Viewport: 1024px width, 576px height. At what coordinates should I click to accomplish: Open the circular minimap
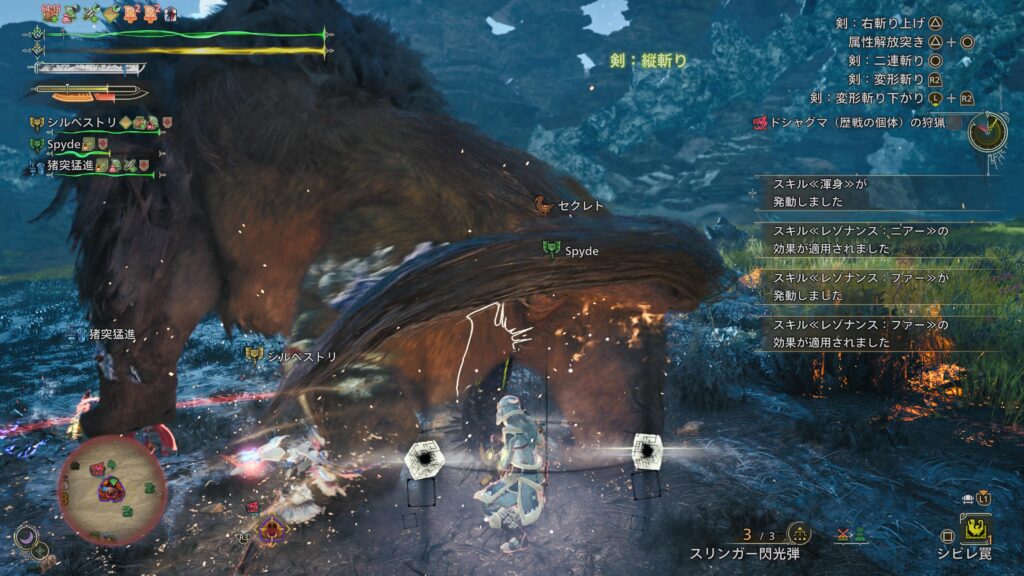point(112,490)
